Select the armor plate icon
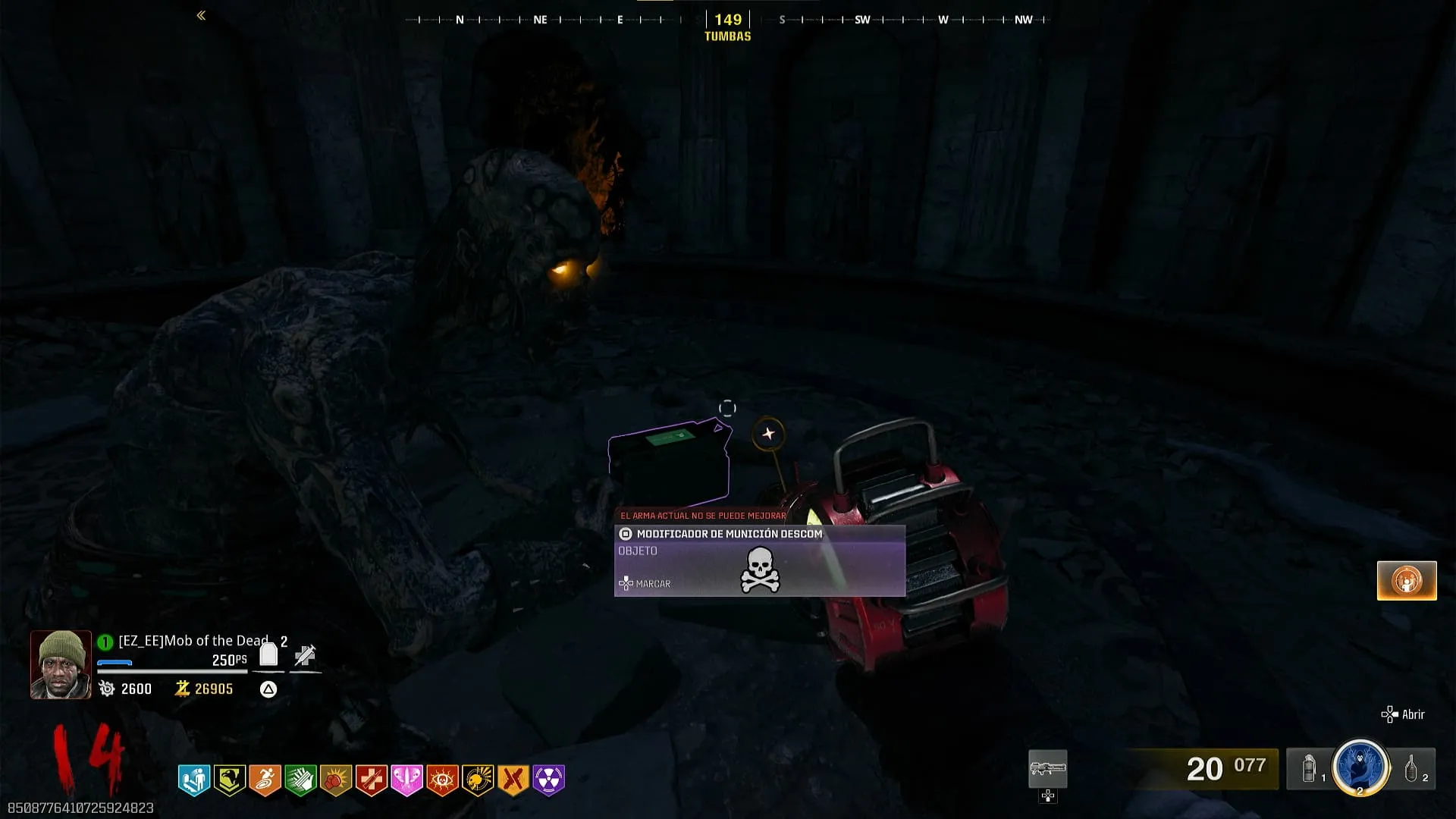 (268, 654)
